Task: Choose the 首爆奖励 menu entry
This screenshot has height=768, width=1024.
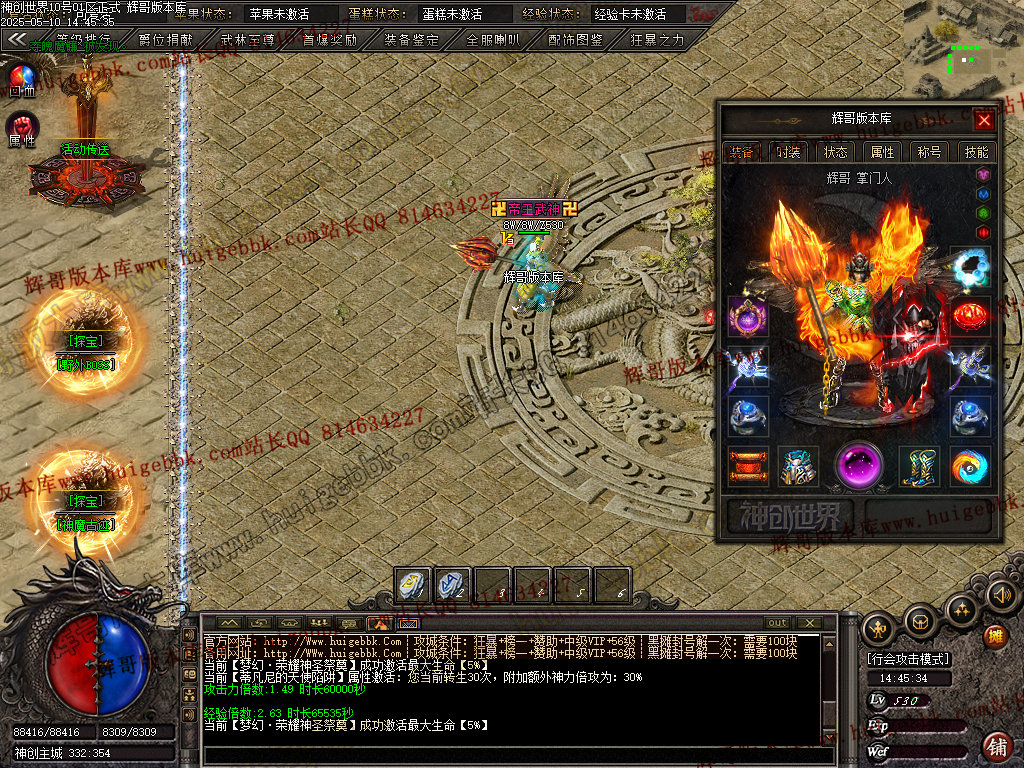Action: [x=330, y=40]
